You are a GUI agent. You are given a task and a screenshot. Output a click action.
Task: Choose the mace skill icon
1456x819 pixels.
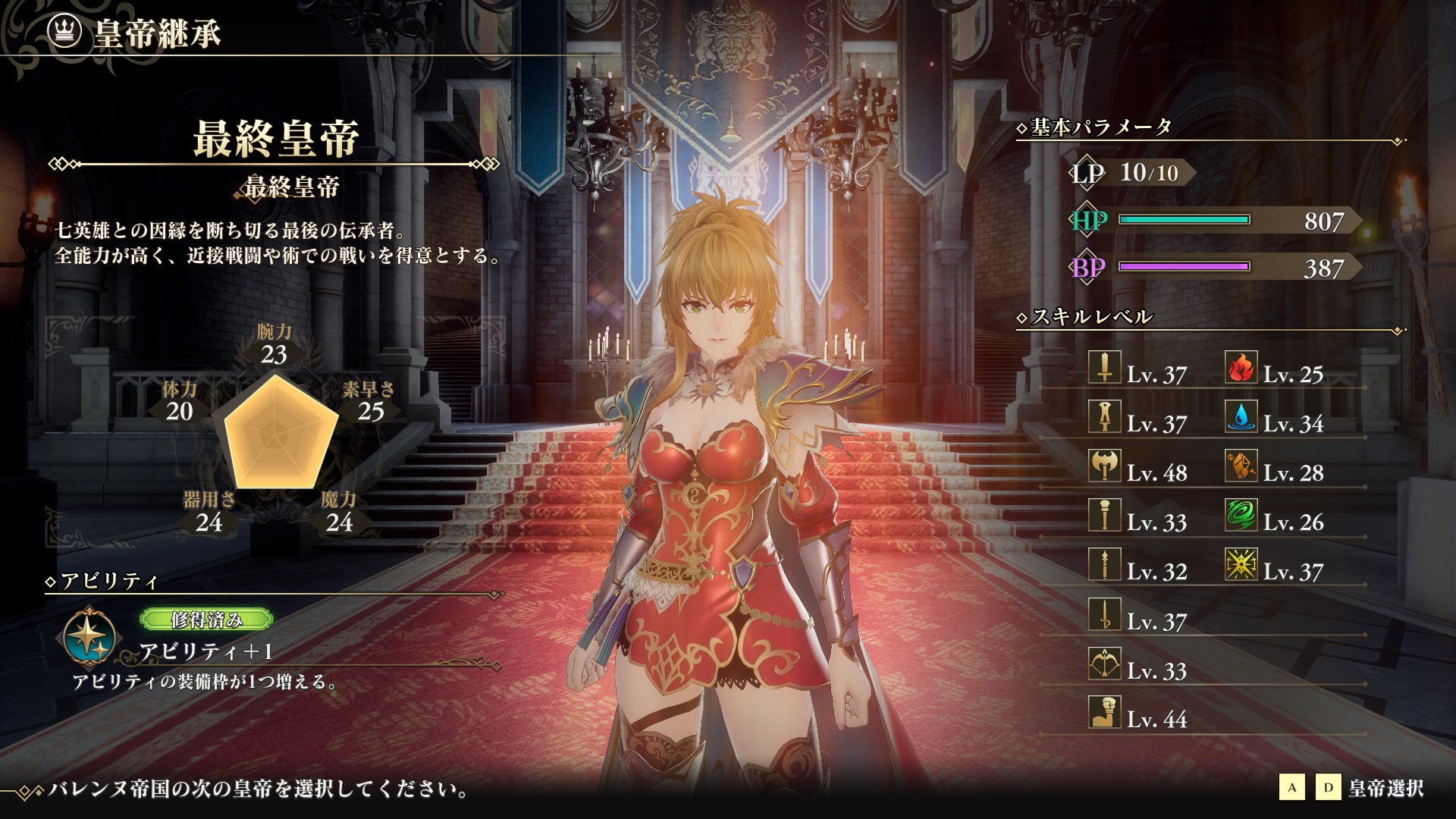[x=1104, y=516]
